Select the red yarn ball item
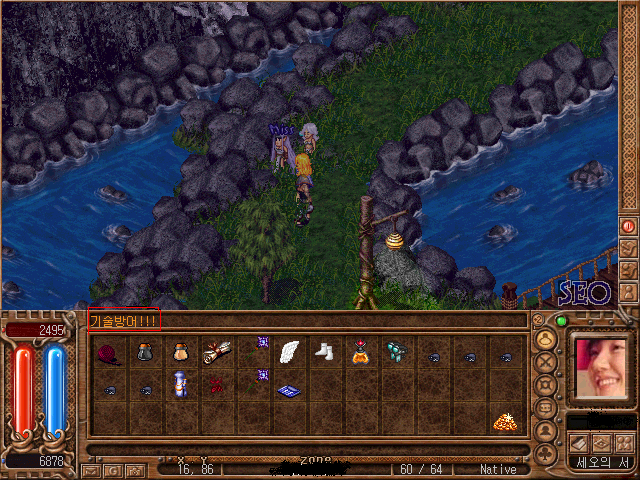This screenshot has width=640, height=480. point(109,353)
